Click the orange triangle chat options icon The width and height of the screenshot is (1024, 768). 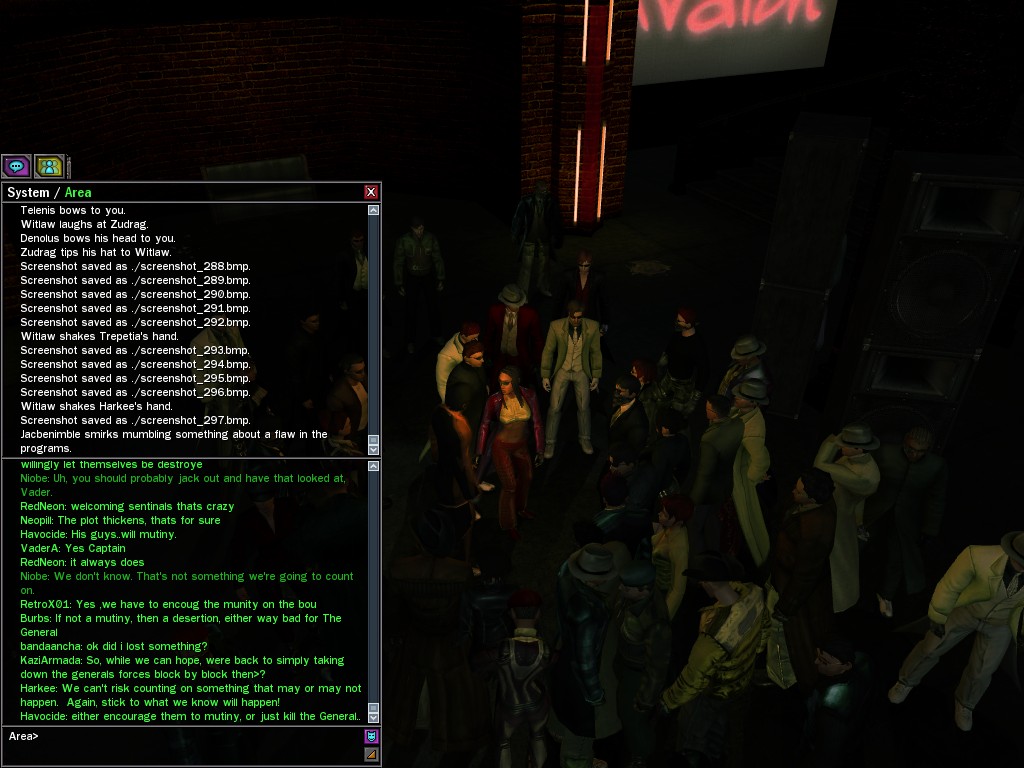click(x=372, y=754)
